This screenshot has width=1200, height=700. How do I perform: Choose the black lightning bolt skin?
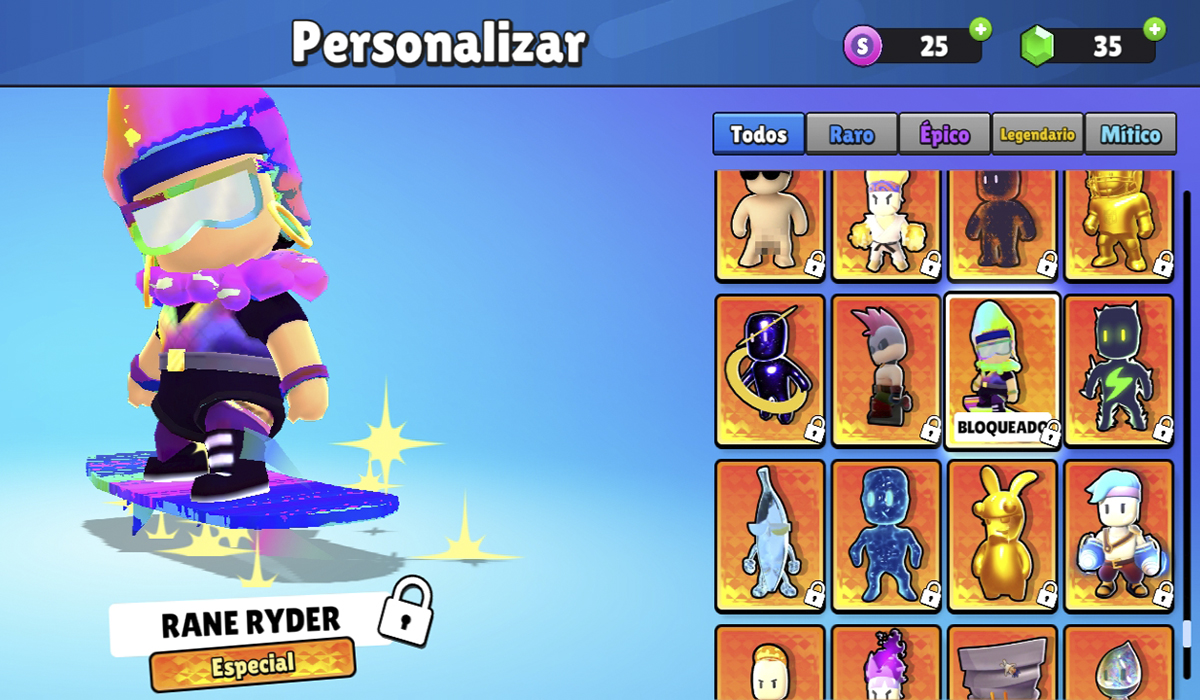1118,371
